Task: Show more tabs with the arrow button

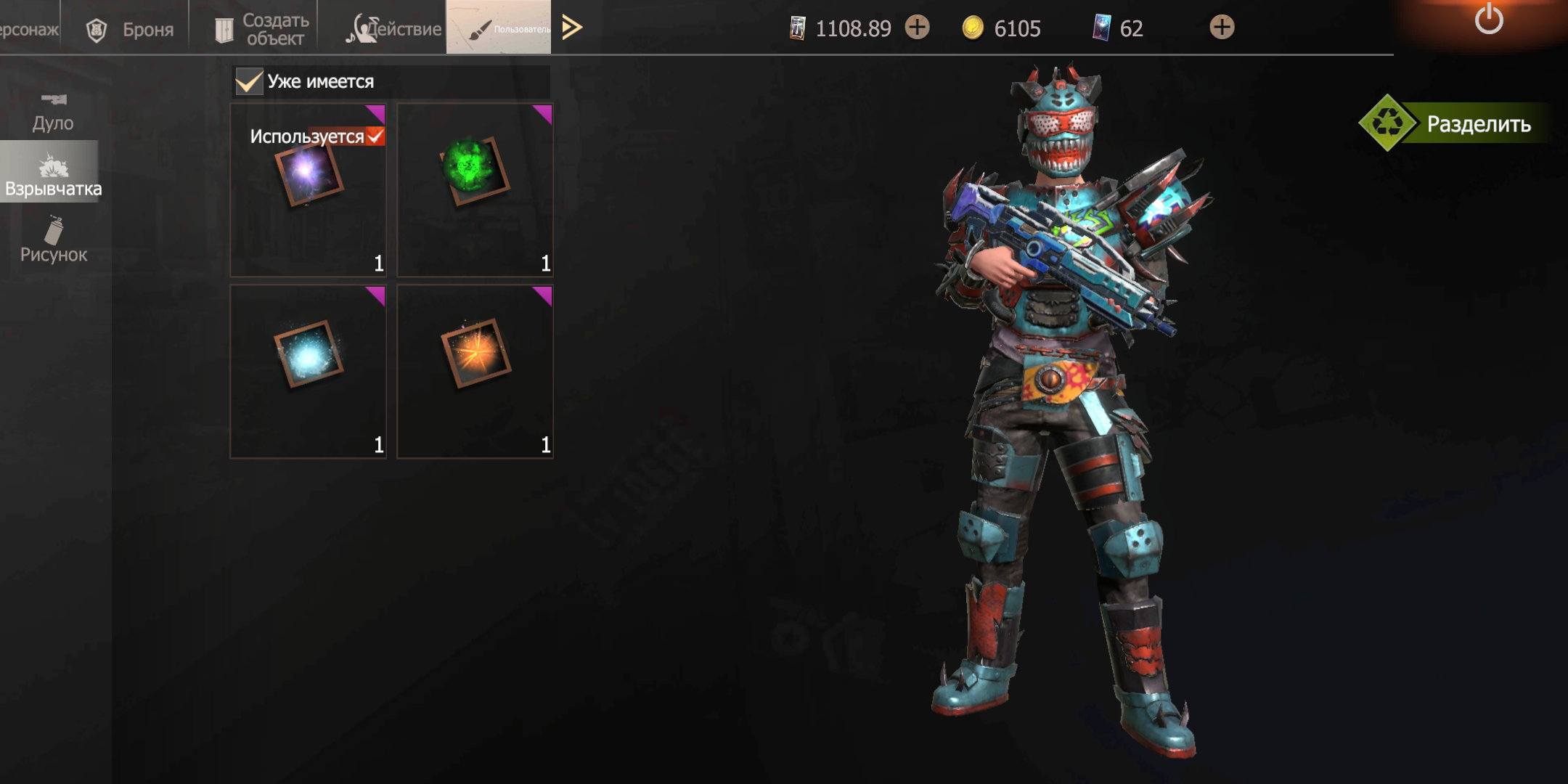Action: 572,28
